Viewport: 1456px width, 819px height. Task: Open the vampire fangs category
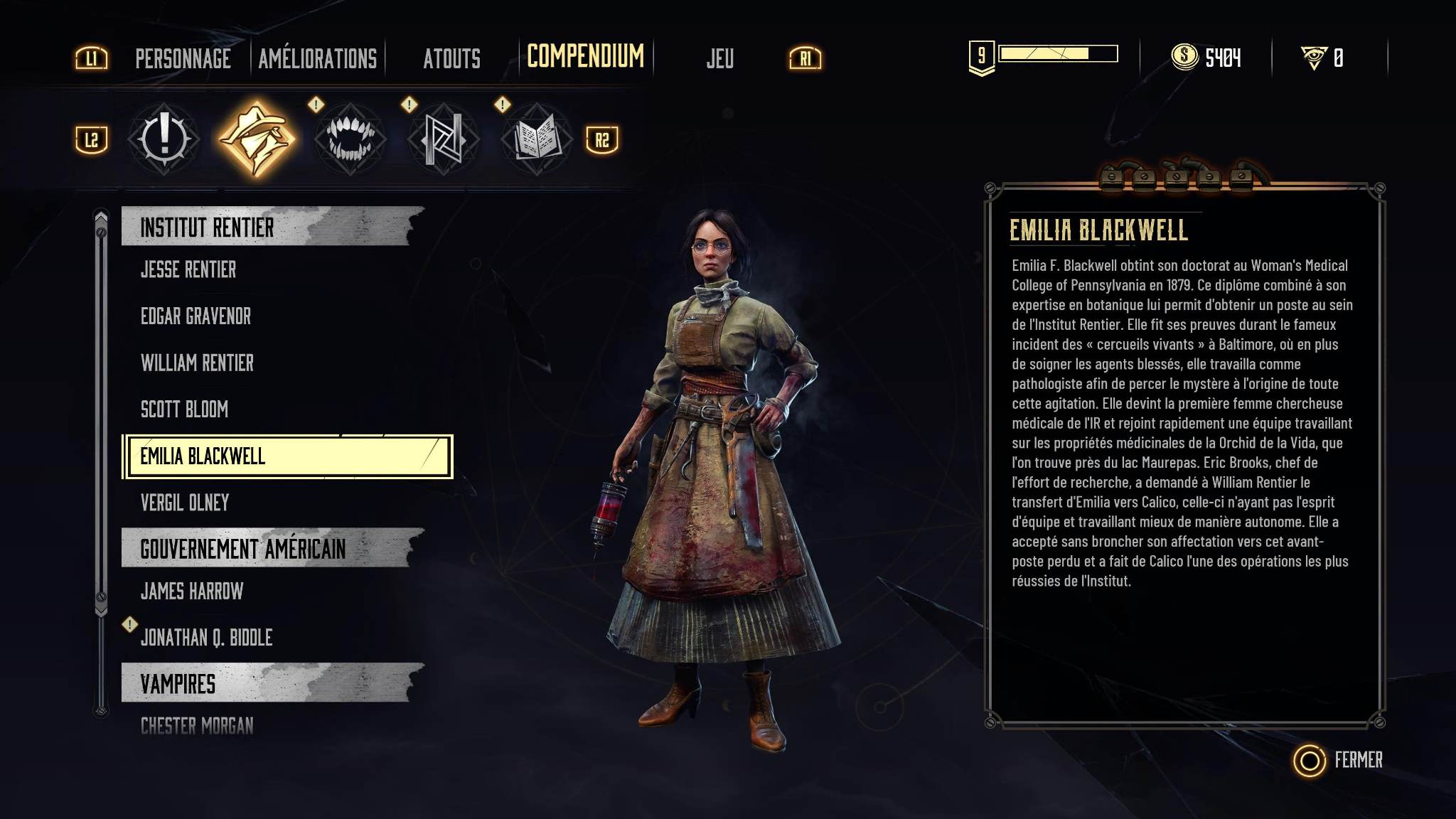click(350, 139)
